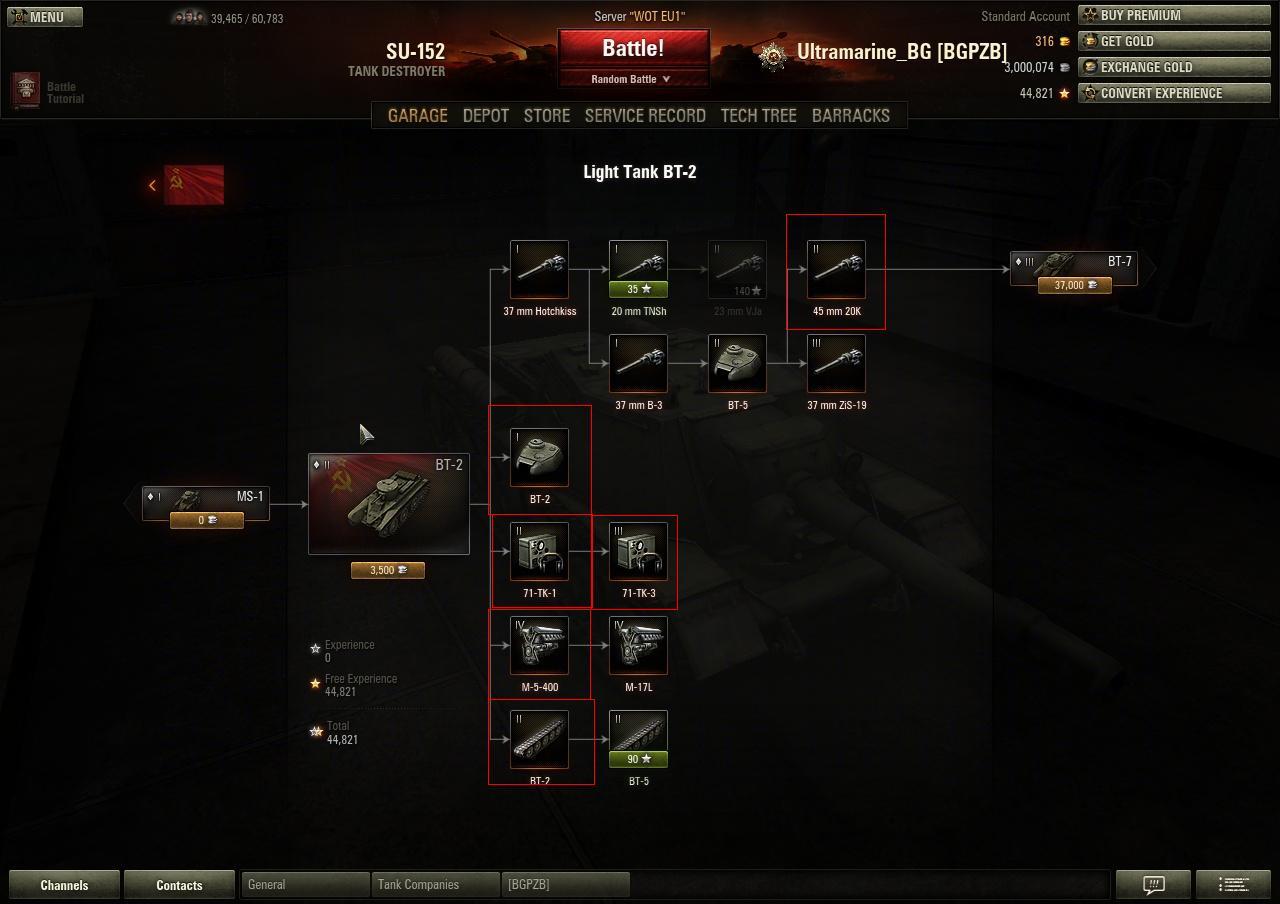Select the BT-7 tank node
Screen dimensions: 1280x904
coord(1074,269)
